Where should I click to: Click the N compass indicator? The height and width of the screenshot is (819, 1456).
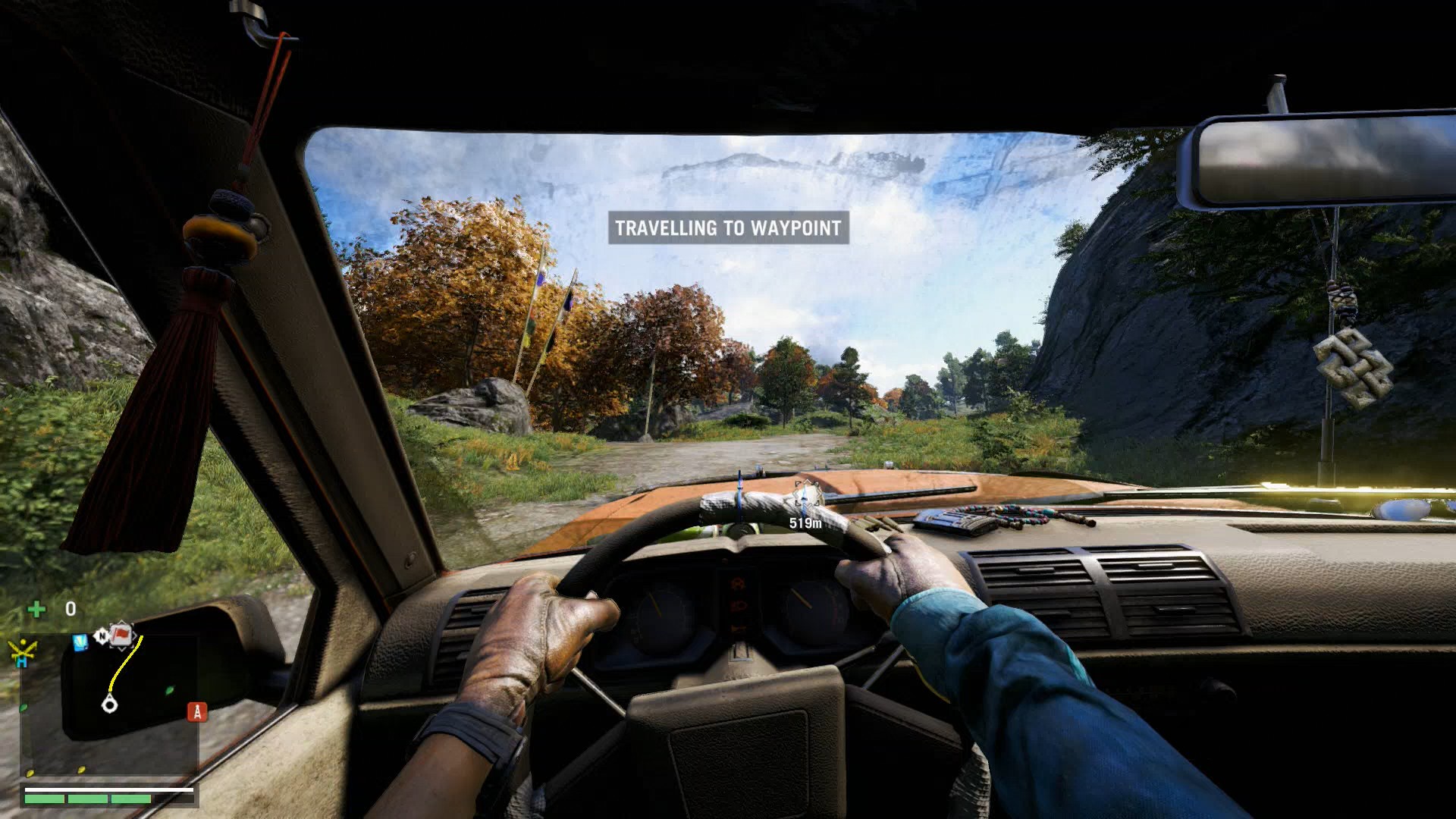coord(103,635)
